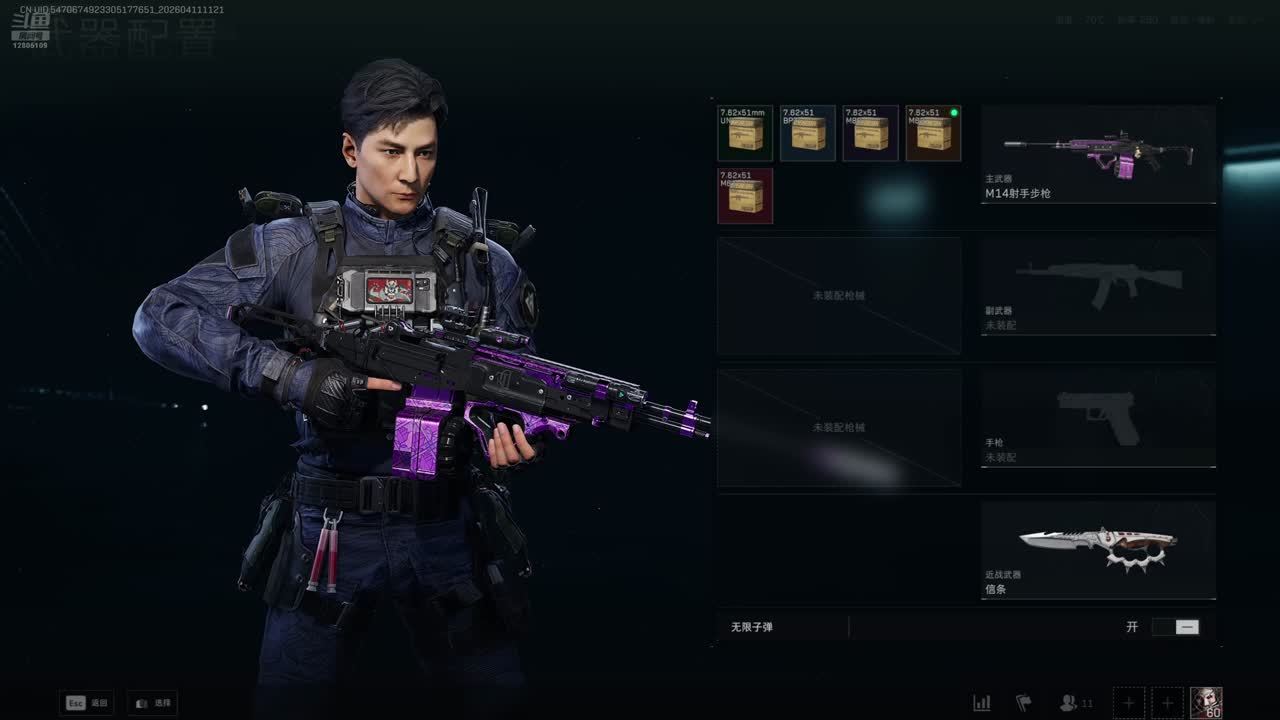Toggle the unlimited ammo switch
Image resolution: width=1280 pixels, height=720 pixels.
pyautogui.click(x=1175, y=627)
